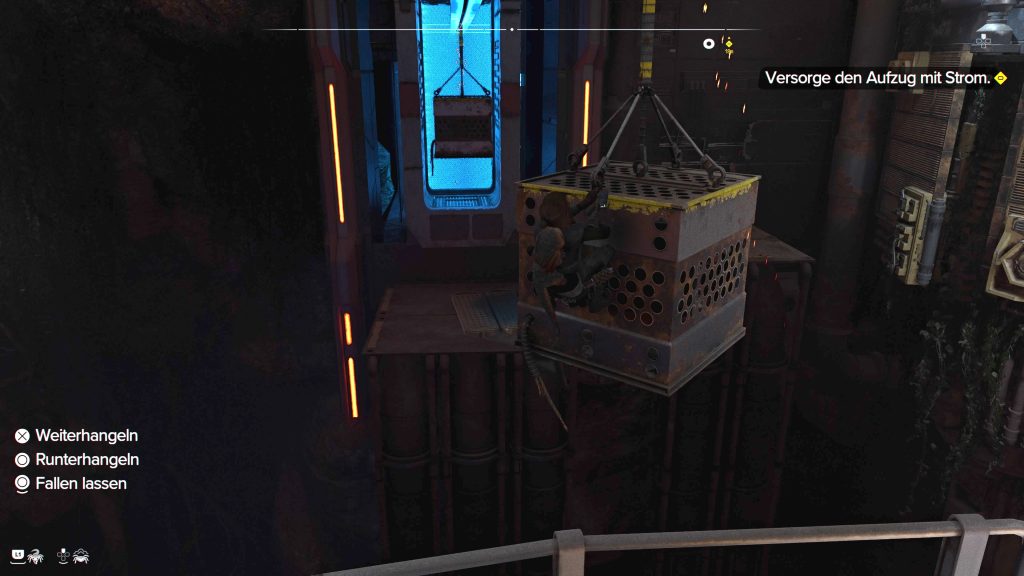Click the white ring marker on the compass
The width and height of the screenshot is (1024, 576).
(709, 43)
